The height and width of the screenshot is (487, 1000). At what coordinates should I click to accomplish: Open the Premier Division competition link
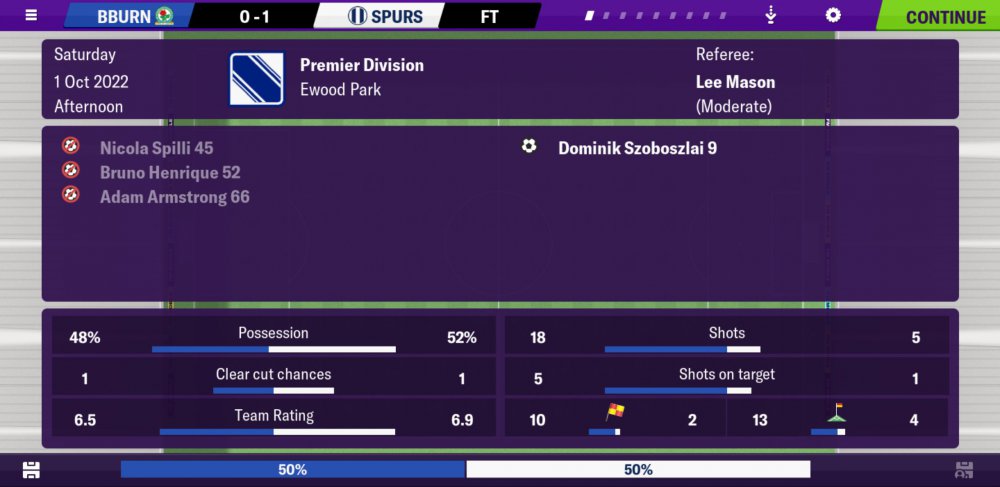click(x=362, y=65)
